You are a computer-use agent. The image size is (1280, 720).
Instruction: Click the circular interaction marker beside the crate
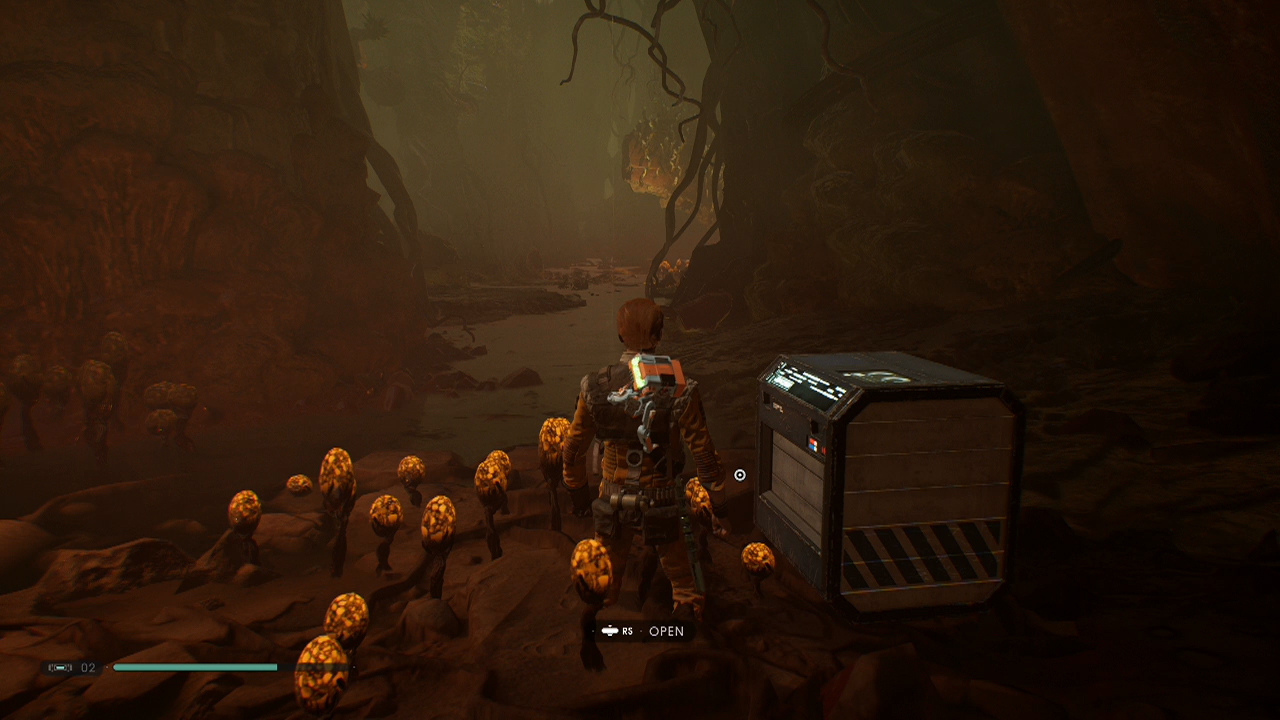coord(740,475)
